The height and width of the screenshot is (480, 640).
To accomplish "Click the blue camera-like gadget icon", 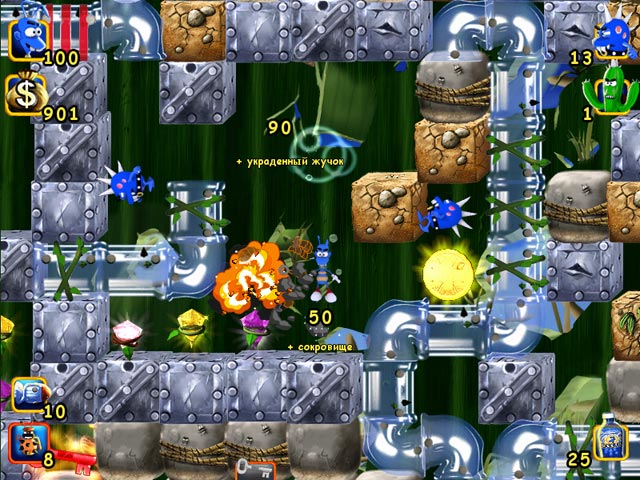I will [28, 394].
